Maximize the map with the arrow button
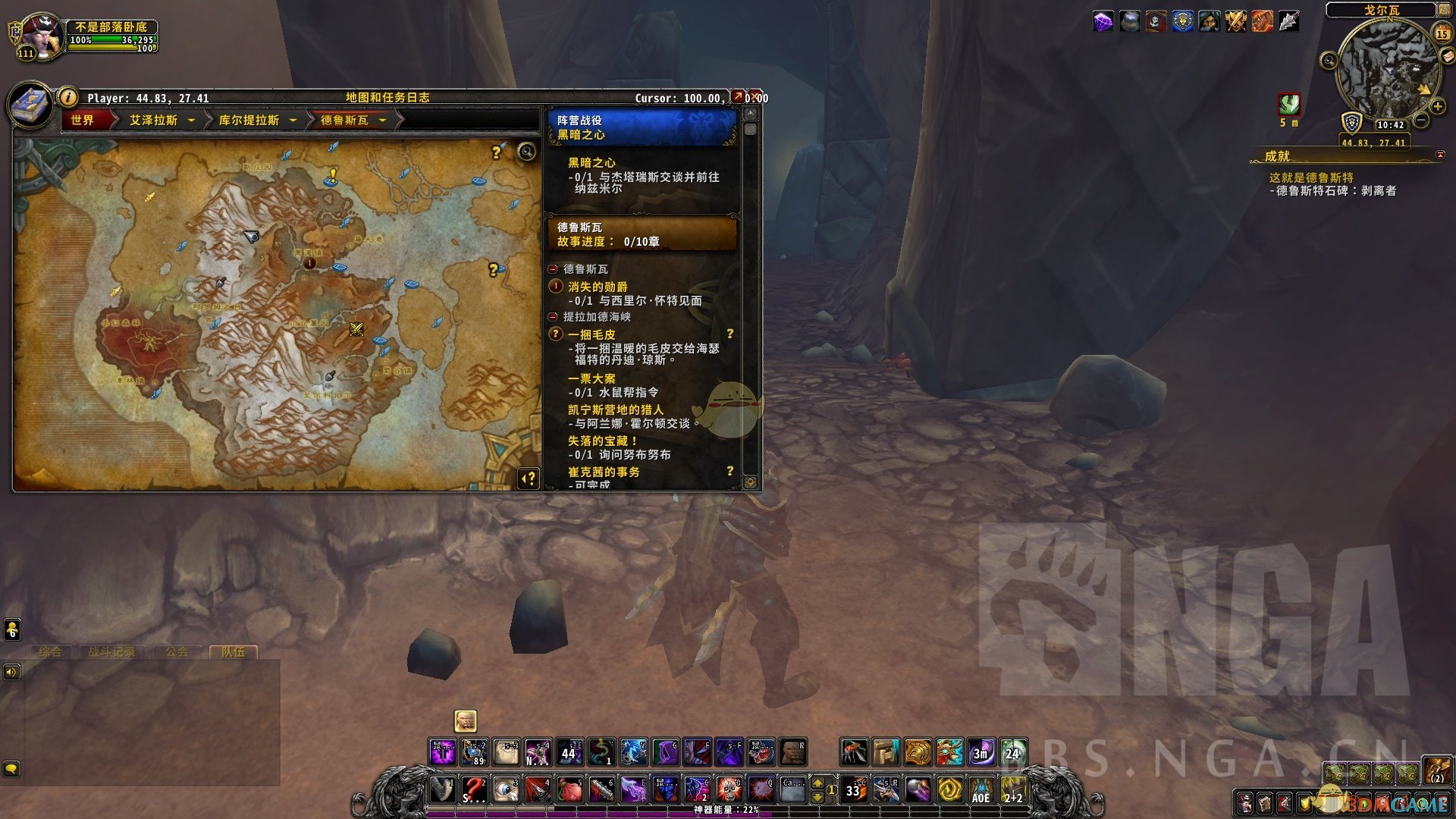The width and height of the screenshot is (1456, 819). [738, 97]
